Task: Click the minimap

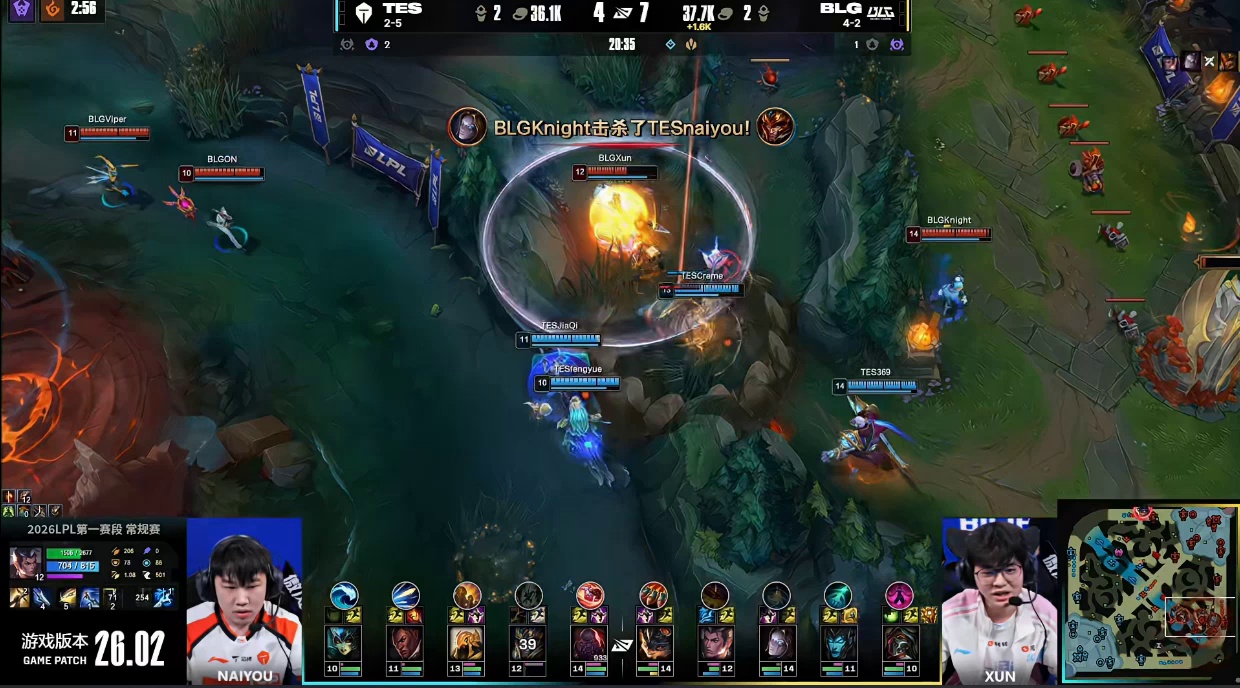Action: 1149,592
